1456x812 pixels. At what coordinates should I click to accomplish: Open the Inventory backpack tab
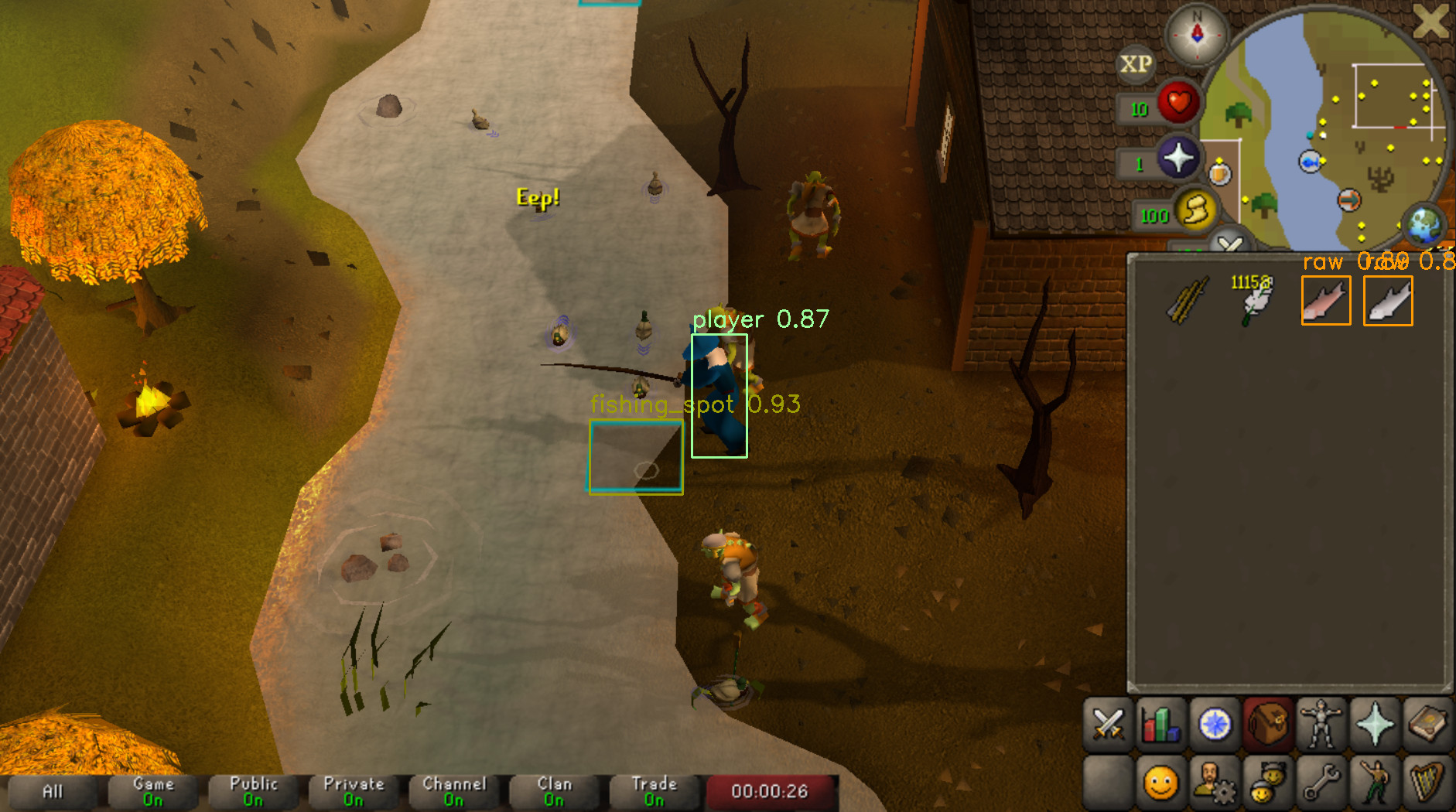pyautogui.click(x=1266, y=725)
